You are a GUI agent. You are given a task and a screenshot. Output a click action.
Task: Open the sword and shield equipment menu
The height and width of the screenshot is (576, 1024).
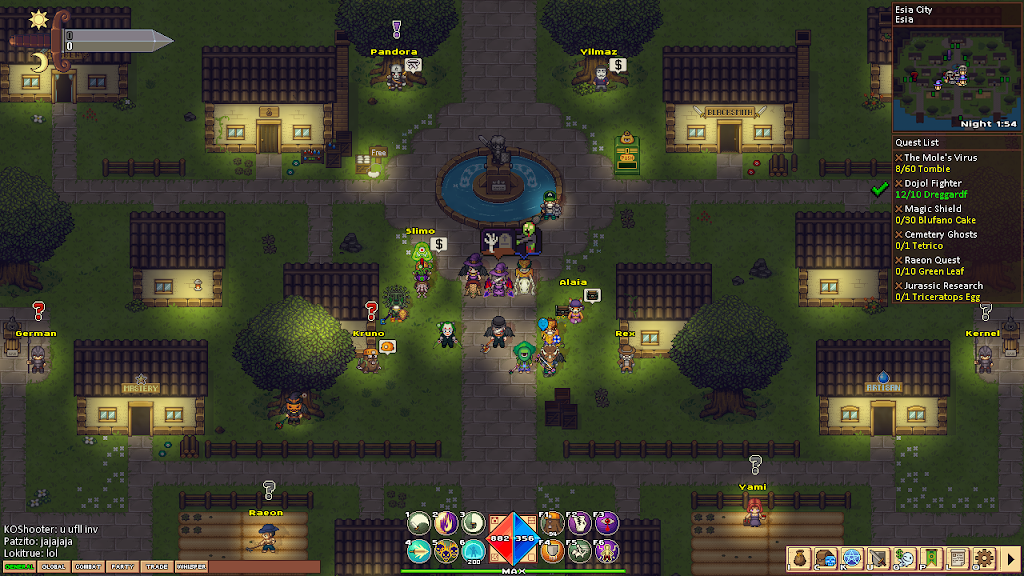tap(878, 557)
